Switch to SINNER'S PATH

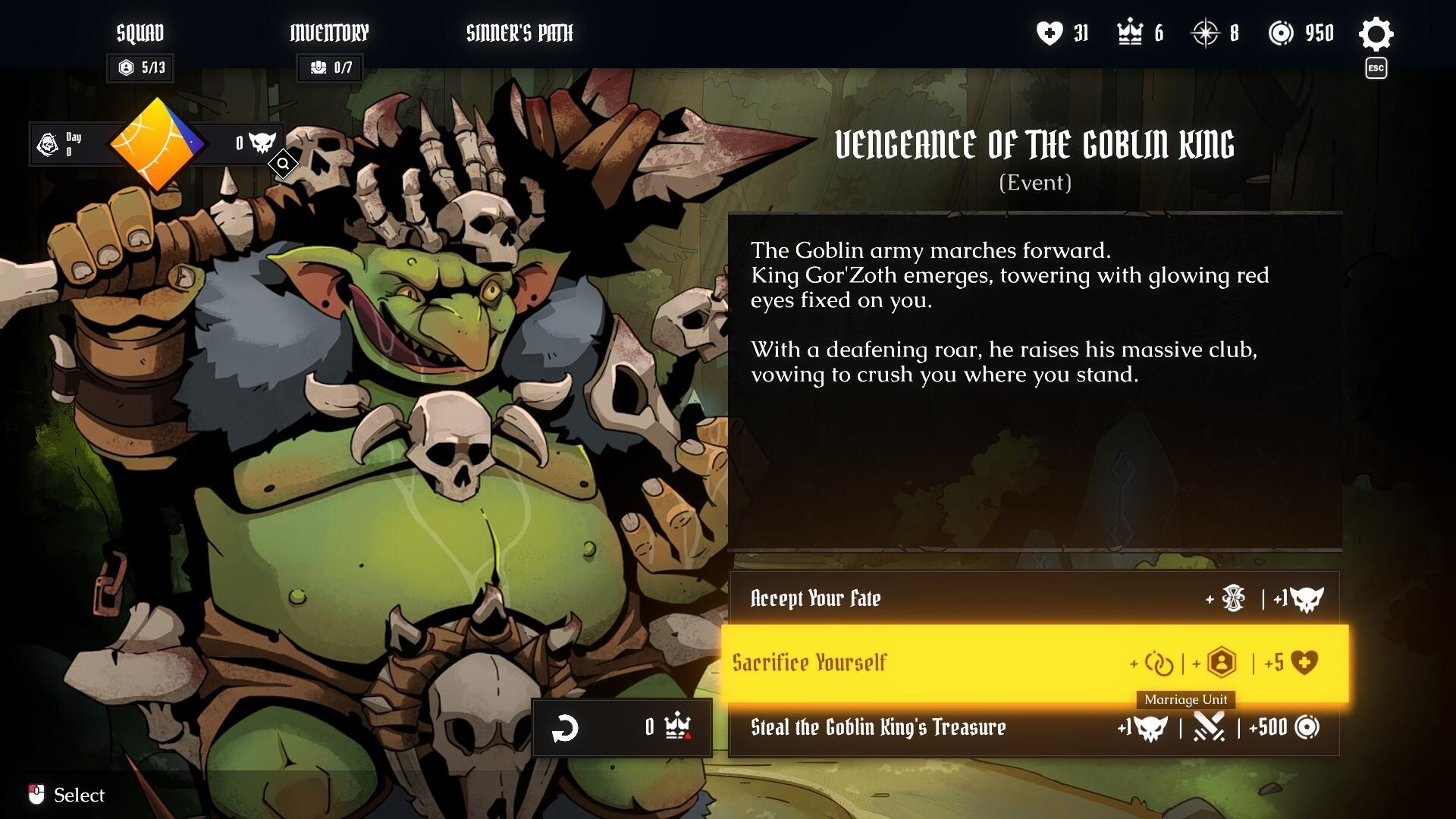pos(520,33)
